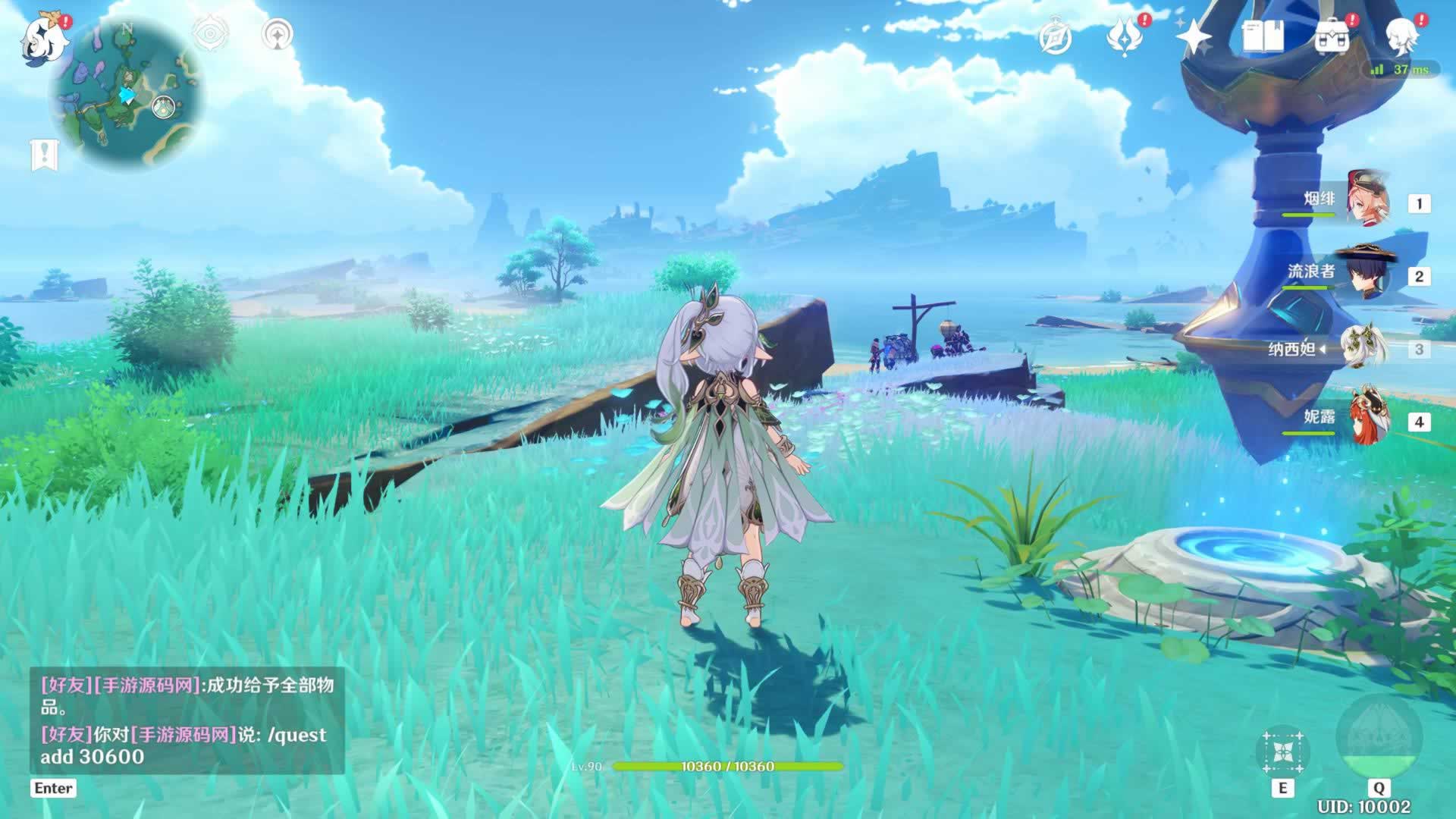The image size is (1456, 819).
Task: Open the Battle Pass icon
Action: 1124,36
